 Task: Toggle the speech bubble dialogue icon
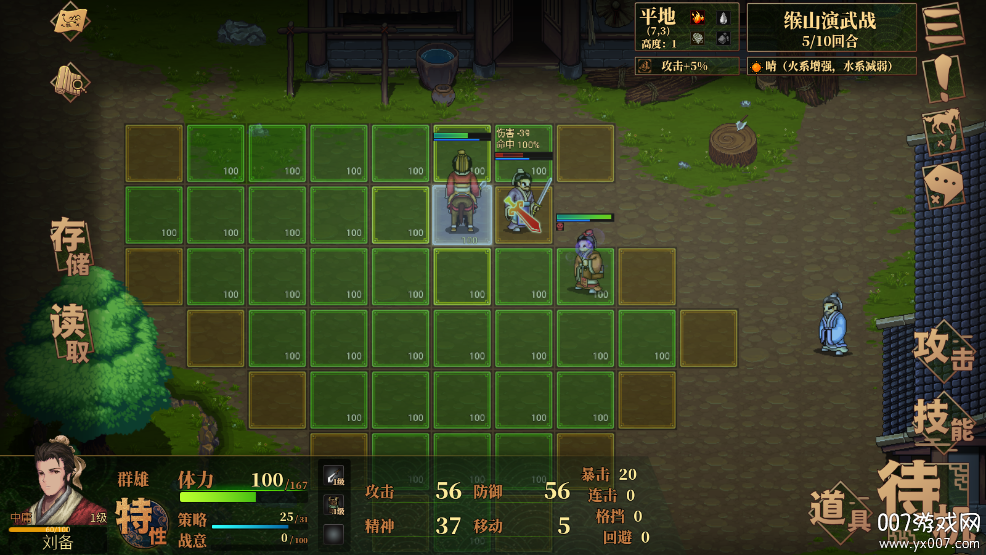[x=942, y=185]
